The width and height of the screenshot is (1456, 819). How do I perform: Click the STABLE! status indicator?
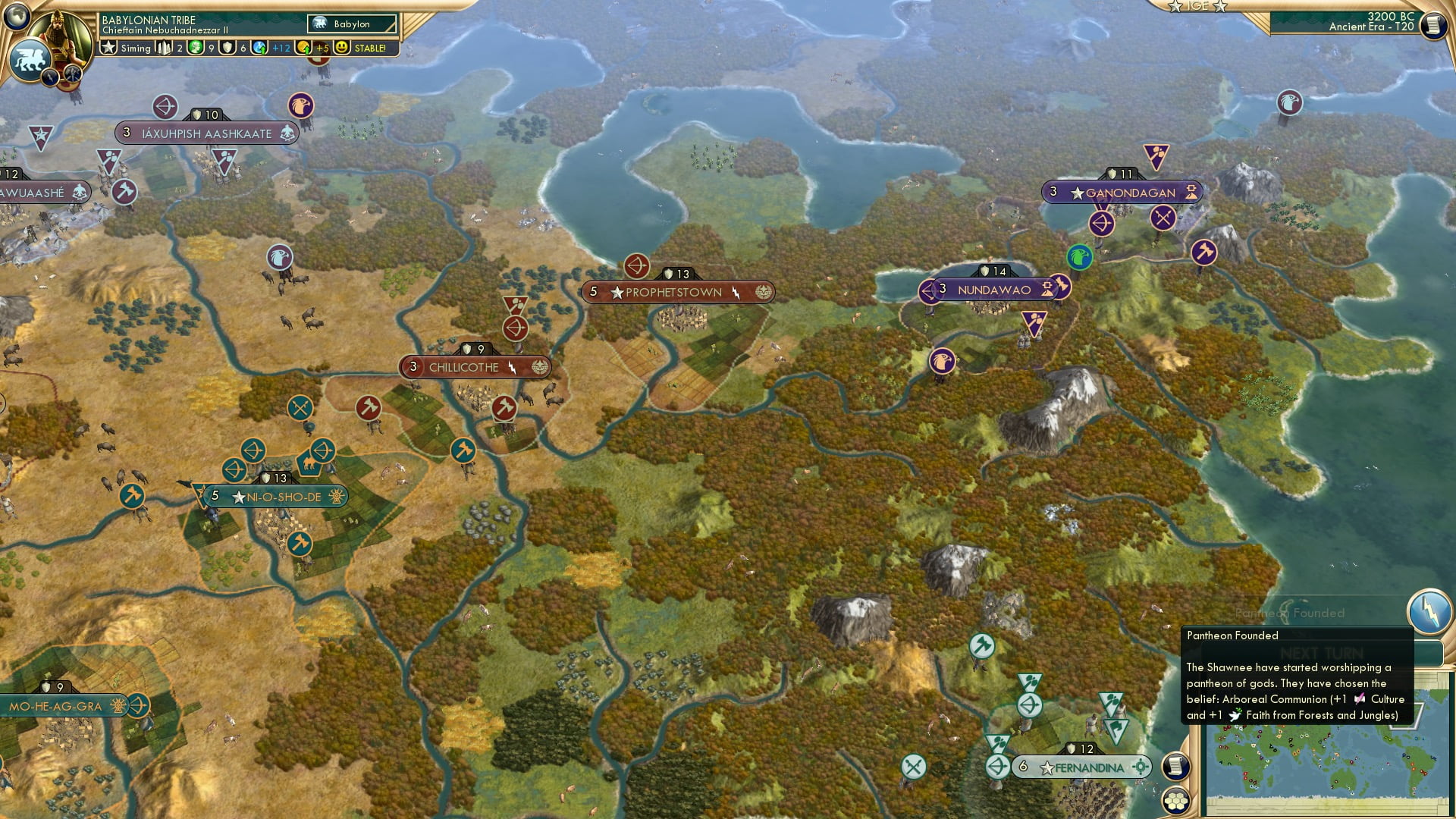tap(371, 48)
